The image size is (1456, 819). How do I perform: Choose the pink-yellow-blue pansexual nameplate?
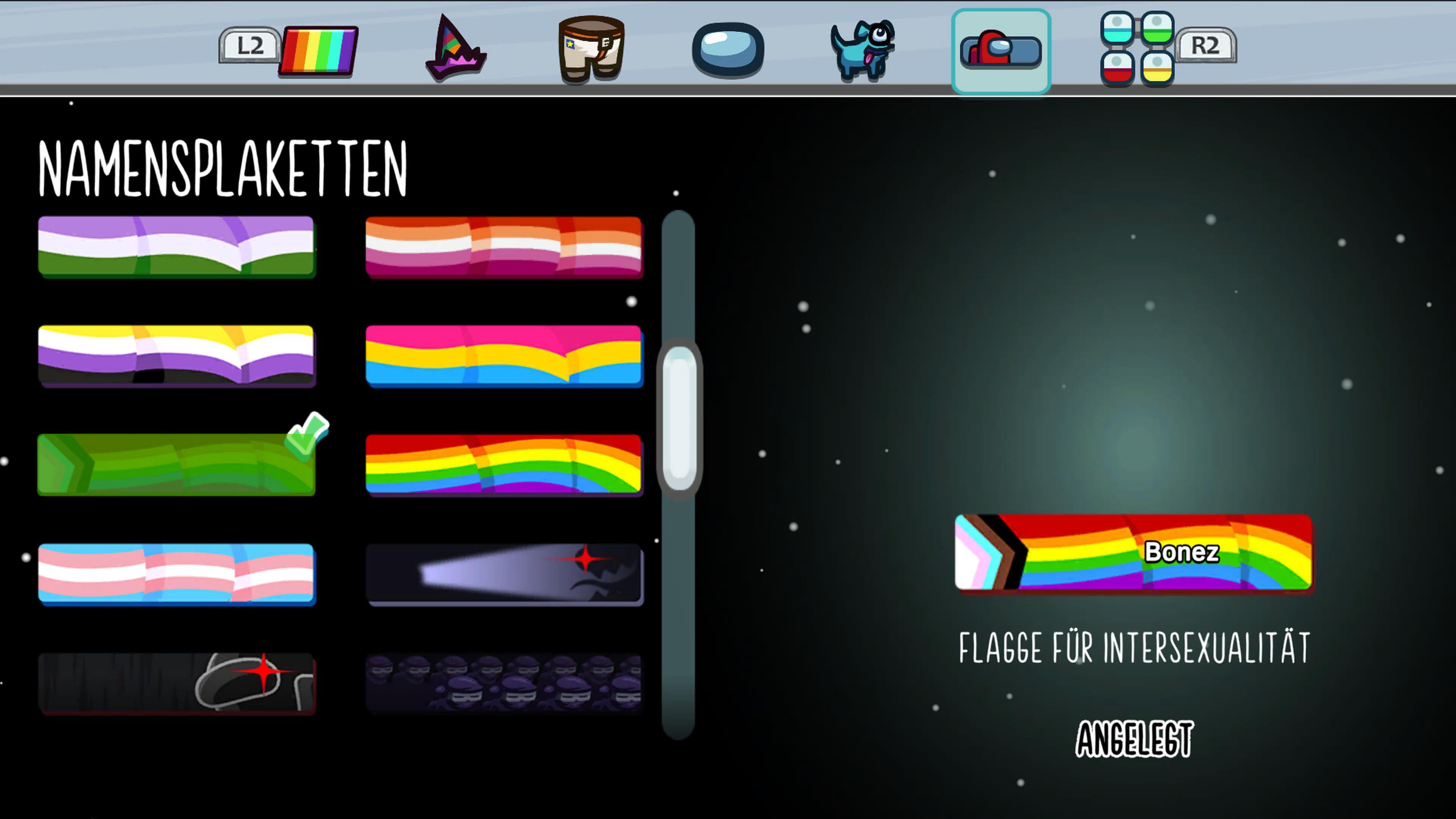pos(504,356)
